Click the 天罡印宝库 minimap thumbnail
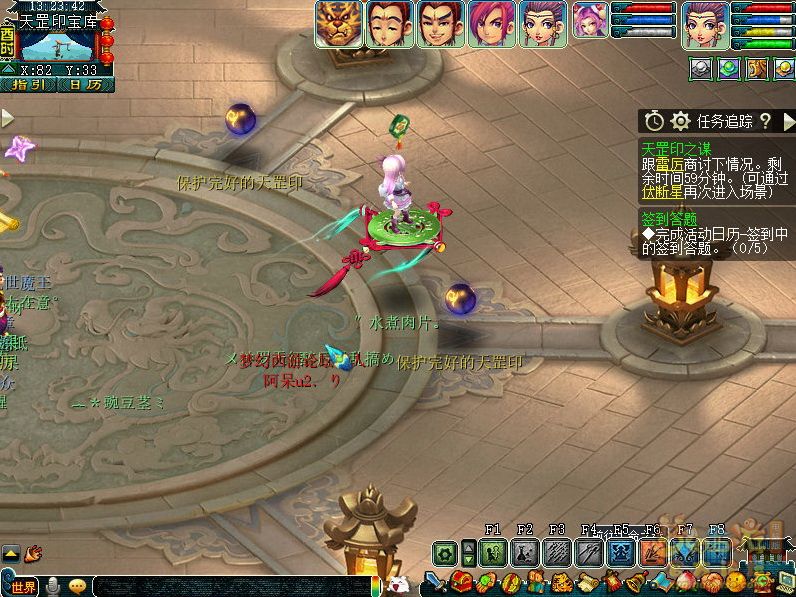Screen dimensions: 796x597 coord(59,46)
